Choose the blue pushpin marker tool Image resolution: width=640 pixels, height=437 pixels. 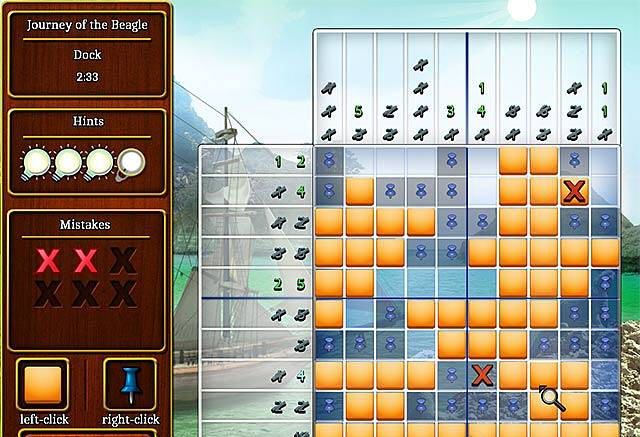pyautogui.click(x=129, y=385)
